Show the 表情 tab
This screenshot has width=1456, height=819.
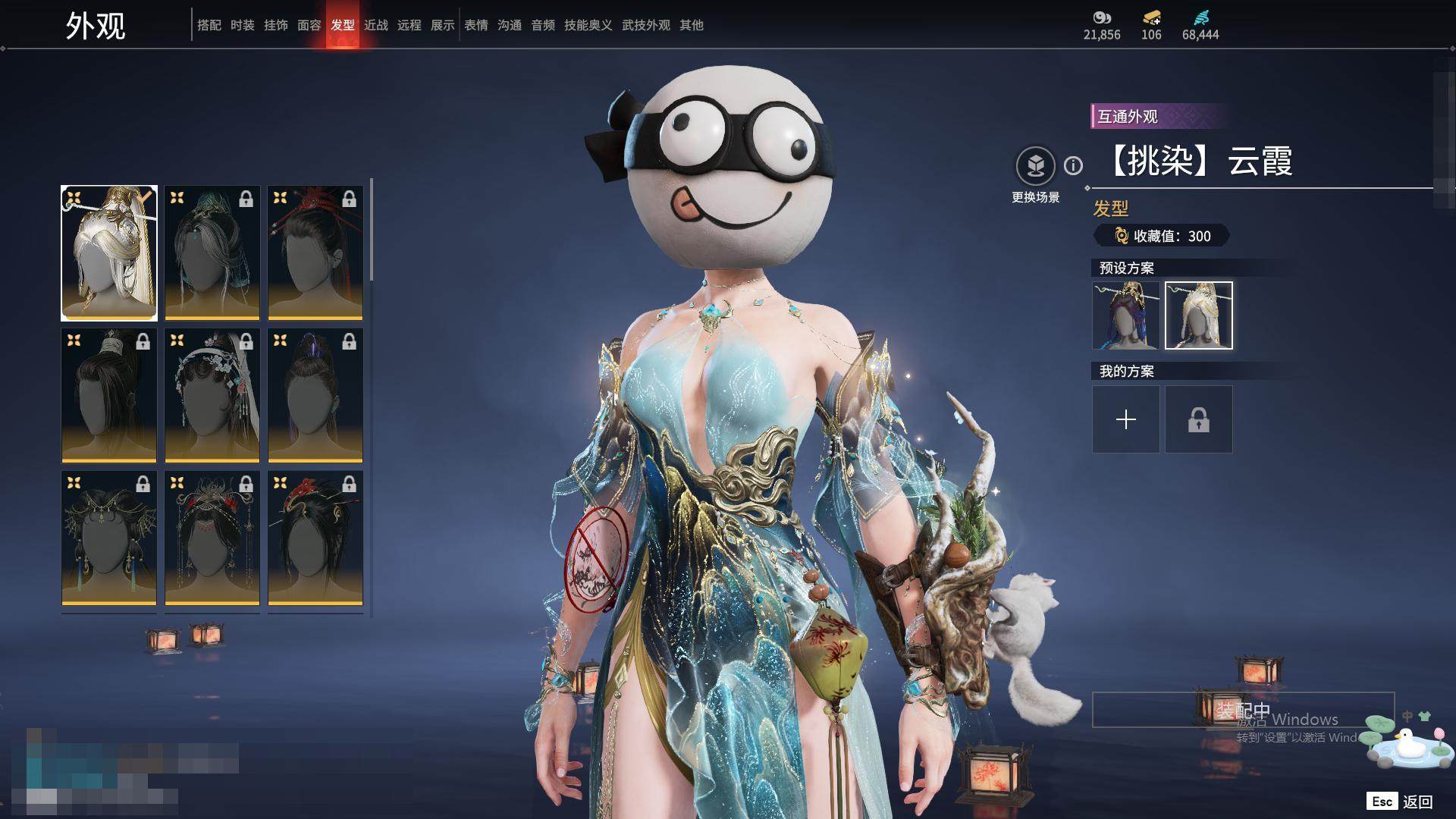click(475, 25)
